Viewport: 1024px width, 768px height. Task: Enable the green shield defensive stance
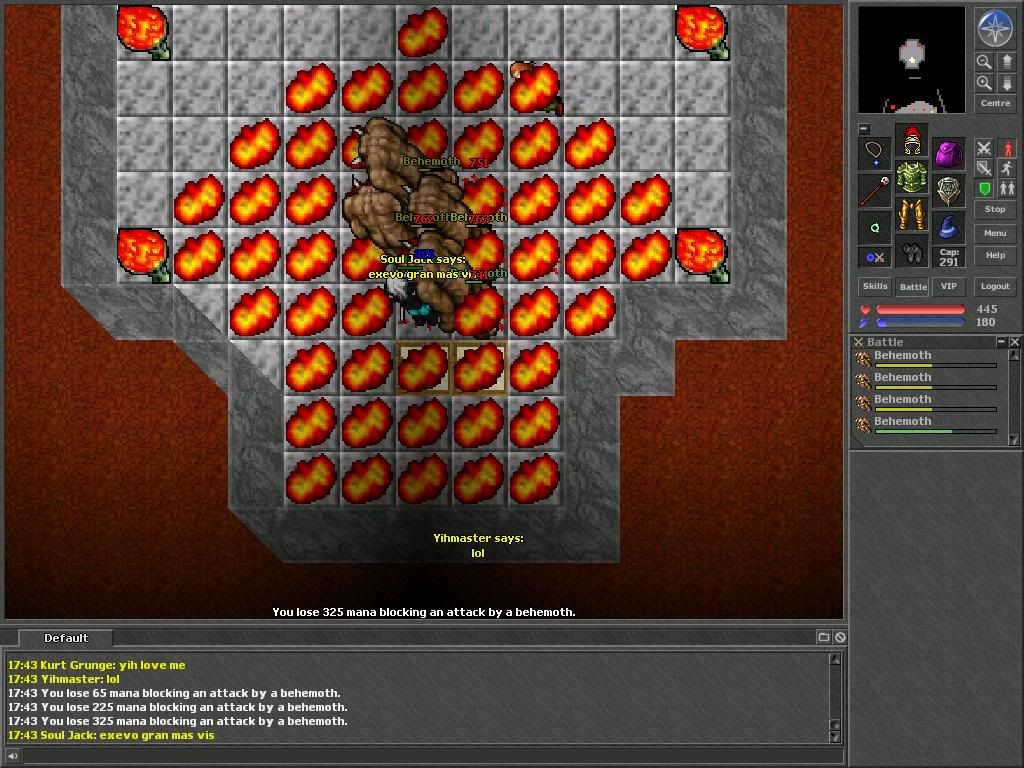click(984, 189)
